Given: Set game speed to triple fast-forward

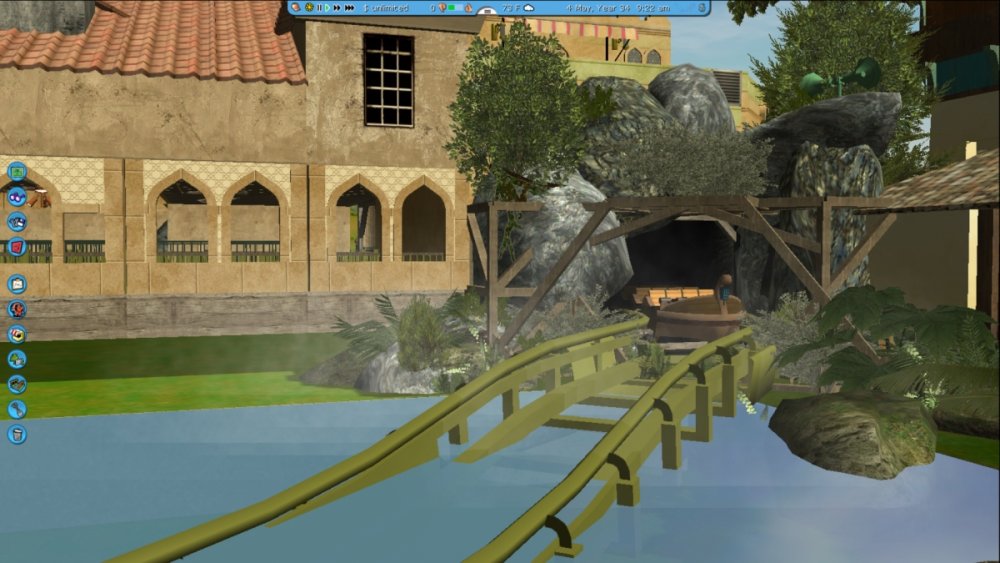Looking at the screenshot, I should pos(349,8).
